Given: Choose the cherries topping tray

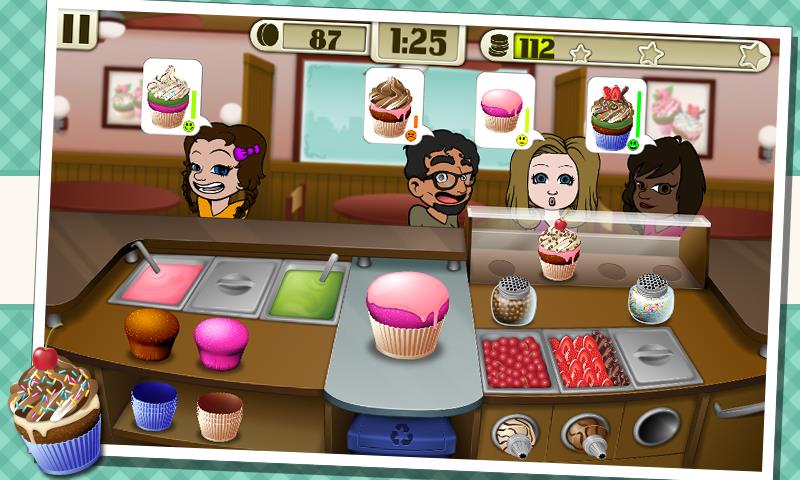Looking at the screenshot, I should click(516, 360).
